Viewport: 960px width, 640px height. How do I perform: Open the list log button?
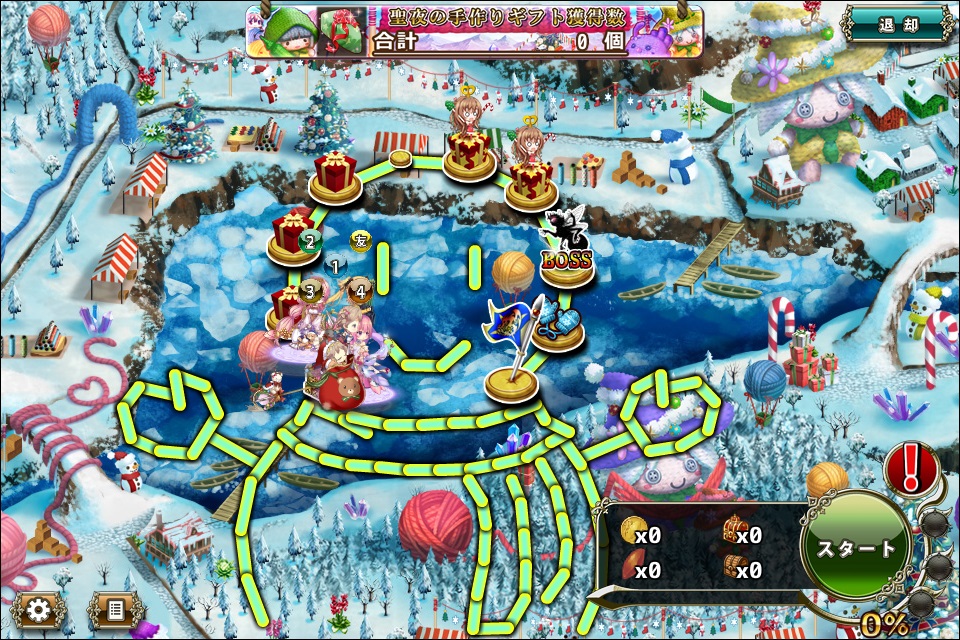[116, 608]
